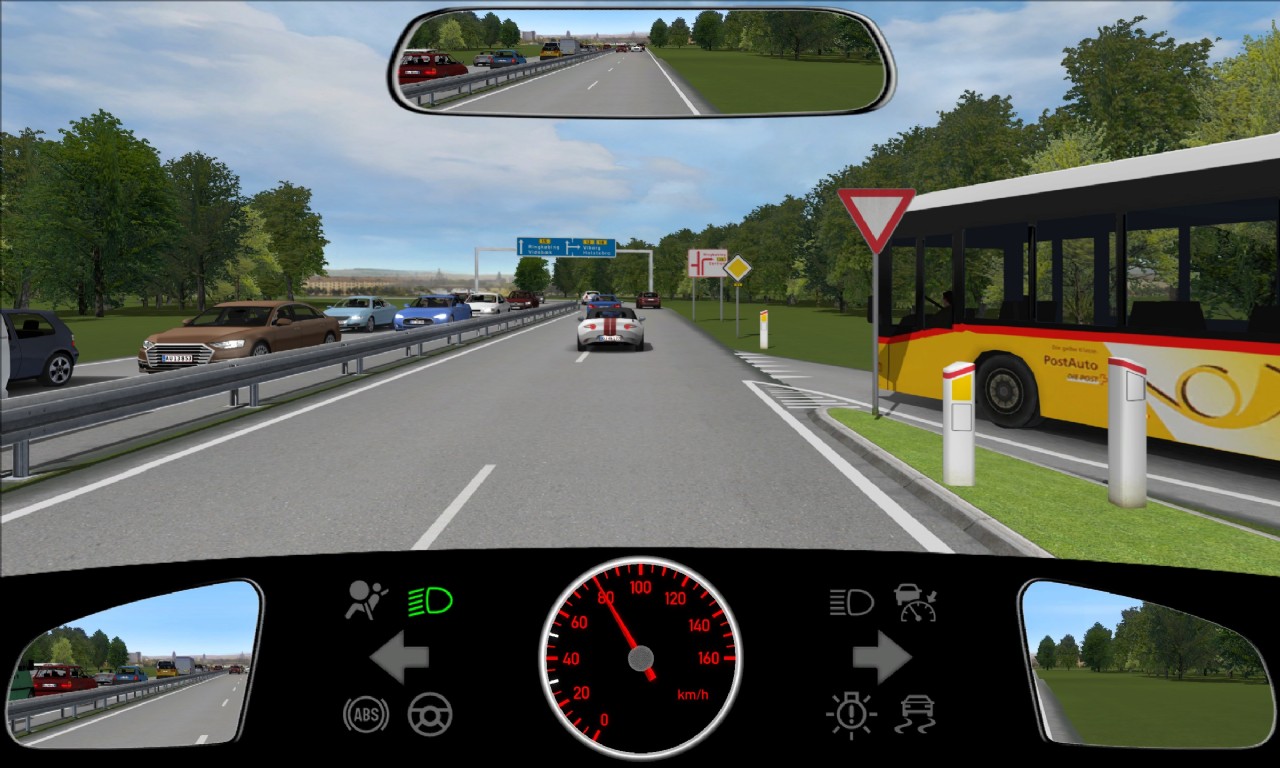Click the ABS warning light
The width and height of the screenshot is (1280, 768).
365,714
